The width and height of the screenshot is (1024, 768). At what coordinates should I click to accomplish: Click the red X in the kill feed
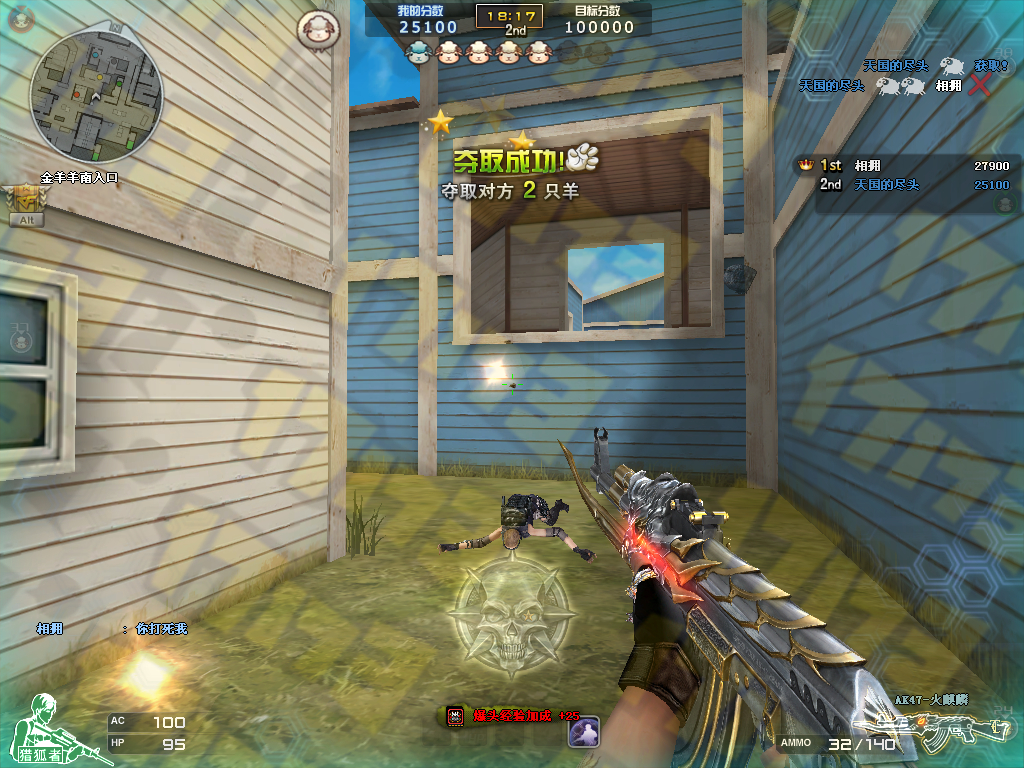[x=979, y=85]
